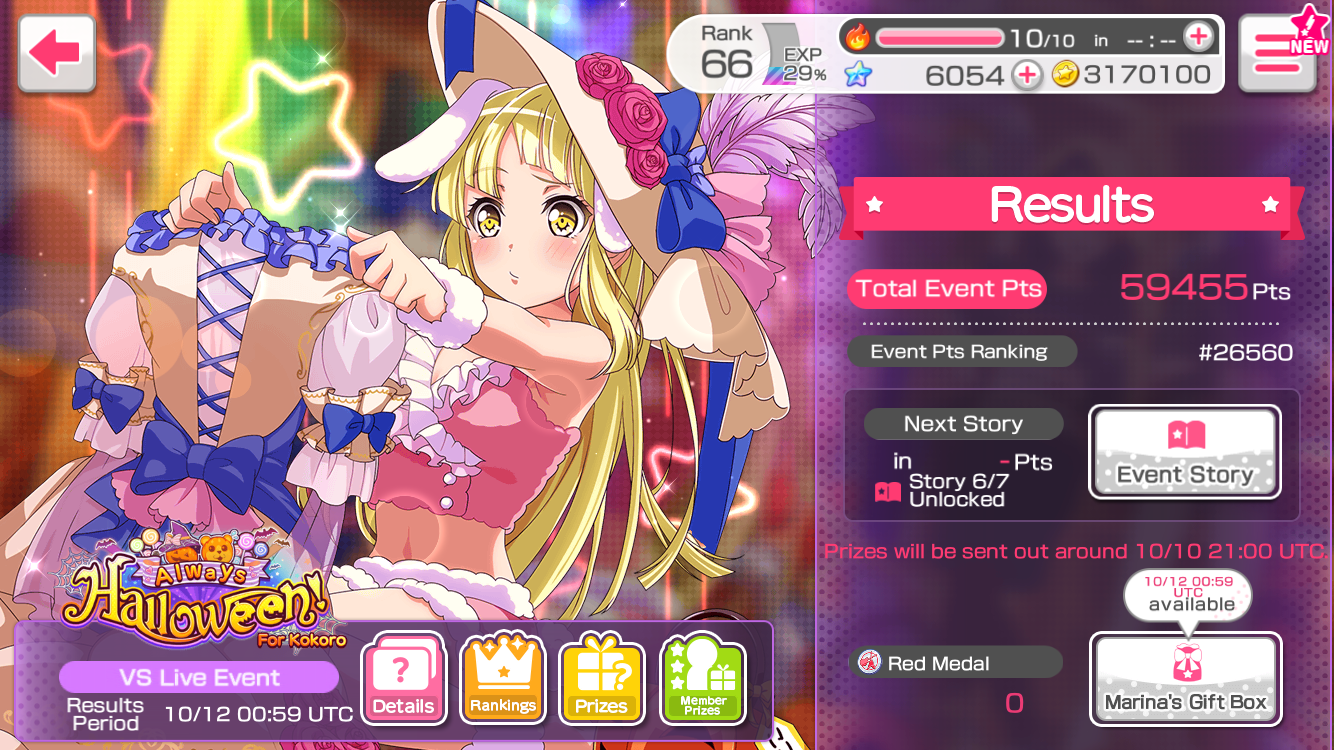This screenshot has width=1334, height=750.
Task: Check the Member Prizes
Action: [702, 678]
